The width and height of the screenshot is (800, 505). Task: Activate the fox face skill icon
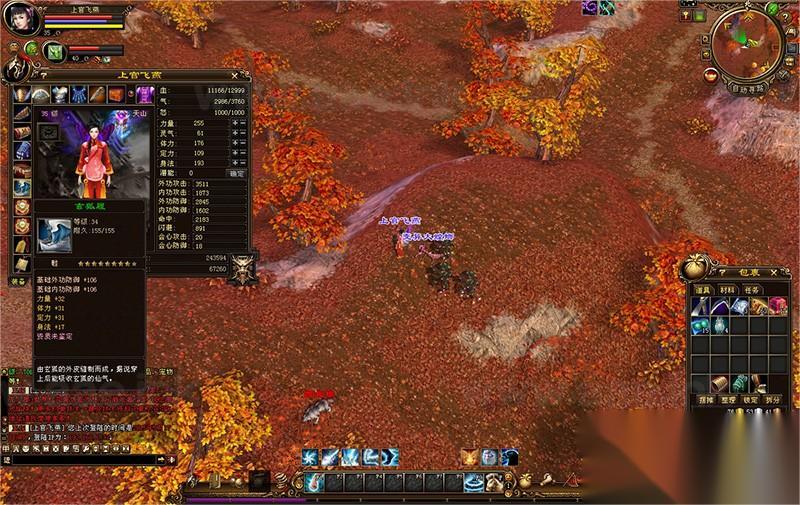(469, 457)
